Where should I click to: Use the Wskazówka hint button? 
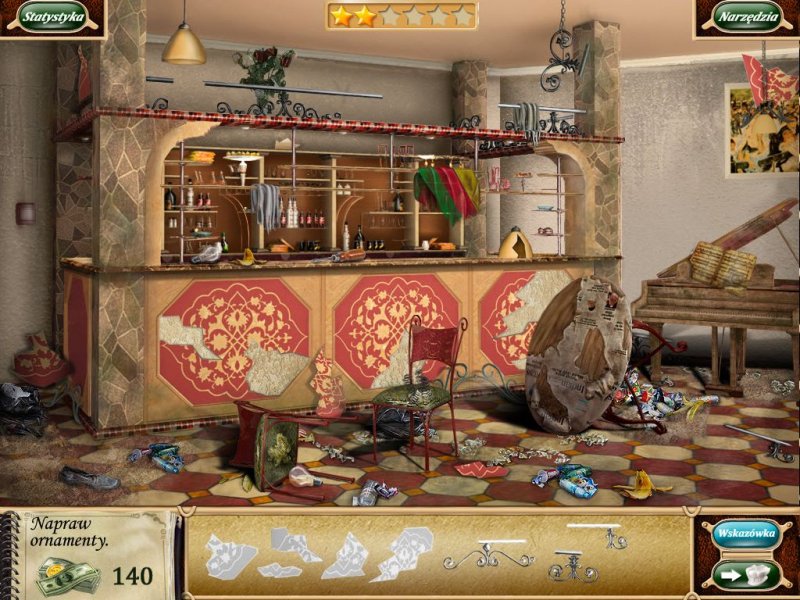pyautogui.click(x=744, y=534)
